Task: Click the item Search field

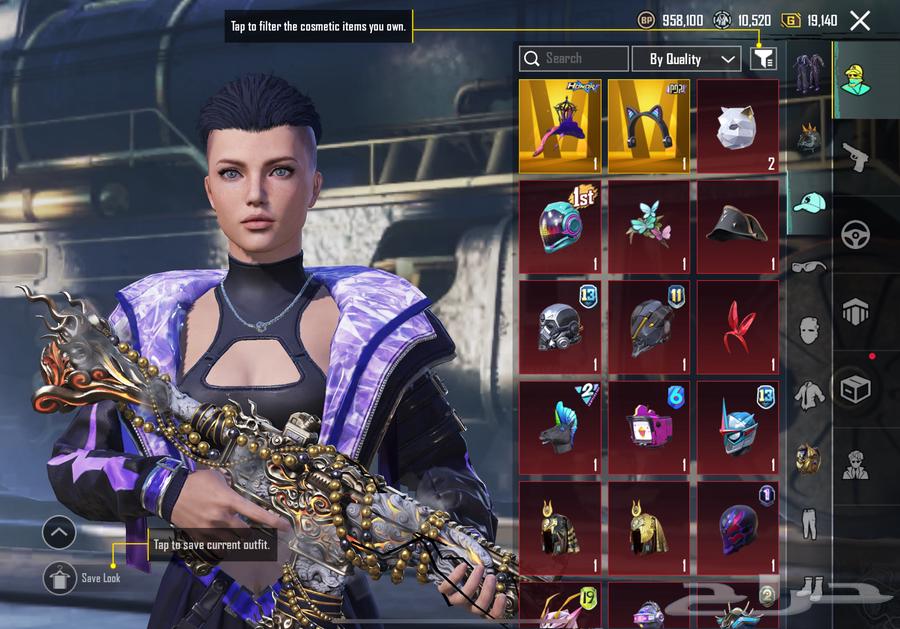Action: 574,59
